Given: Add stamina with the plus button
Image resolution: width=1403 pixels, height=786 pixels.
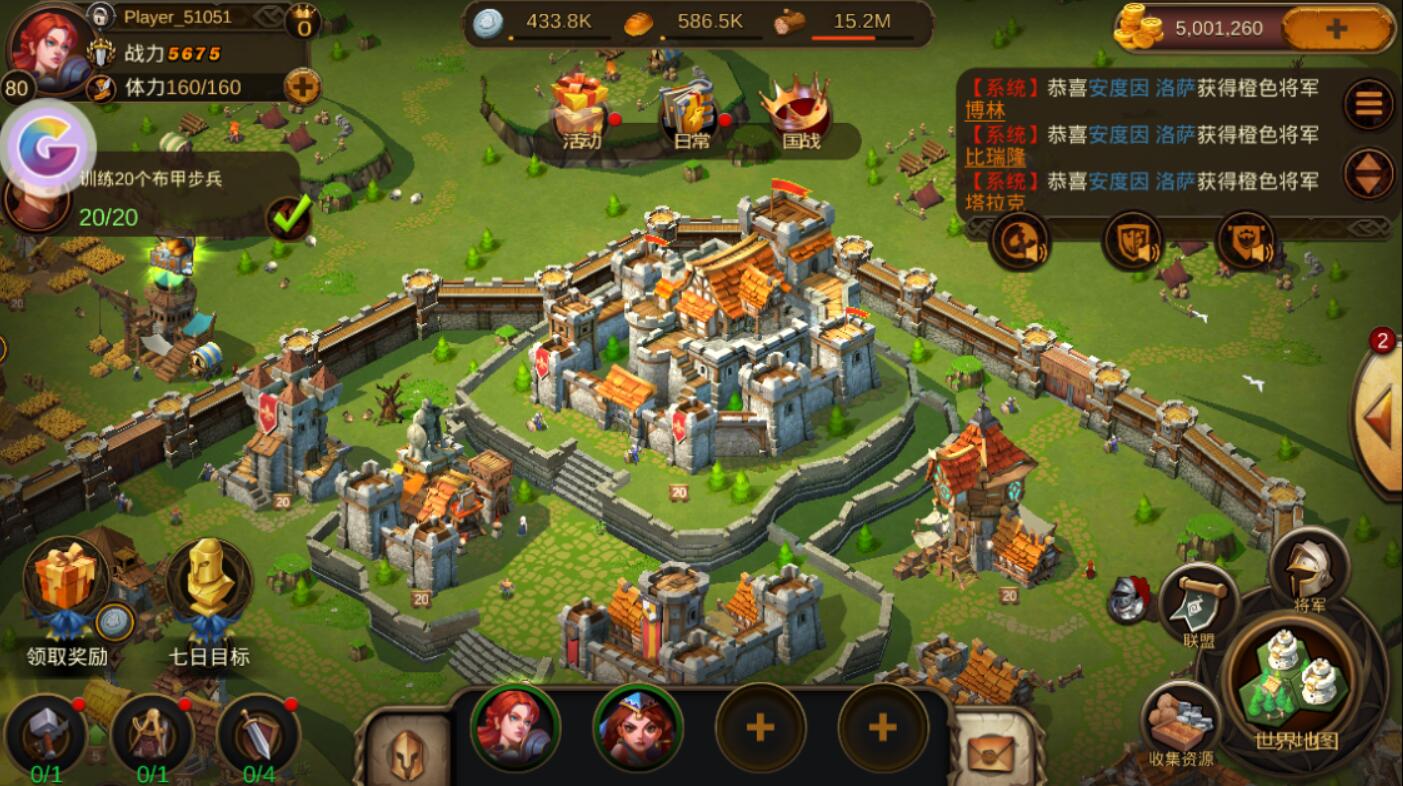Looking at the screenshot, I should (x=302, y=87).
